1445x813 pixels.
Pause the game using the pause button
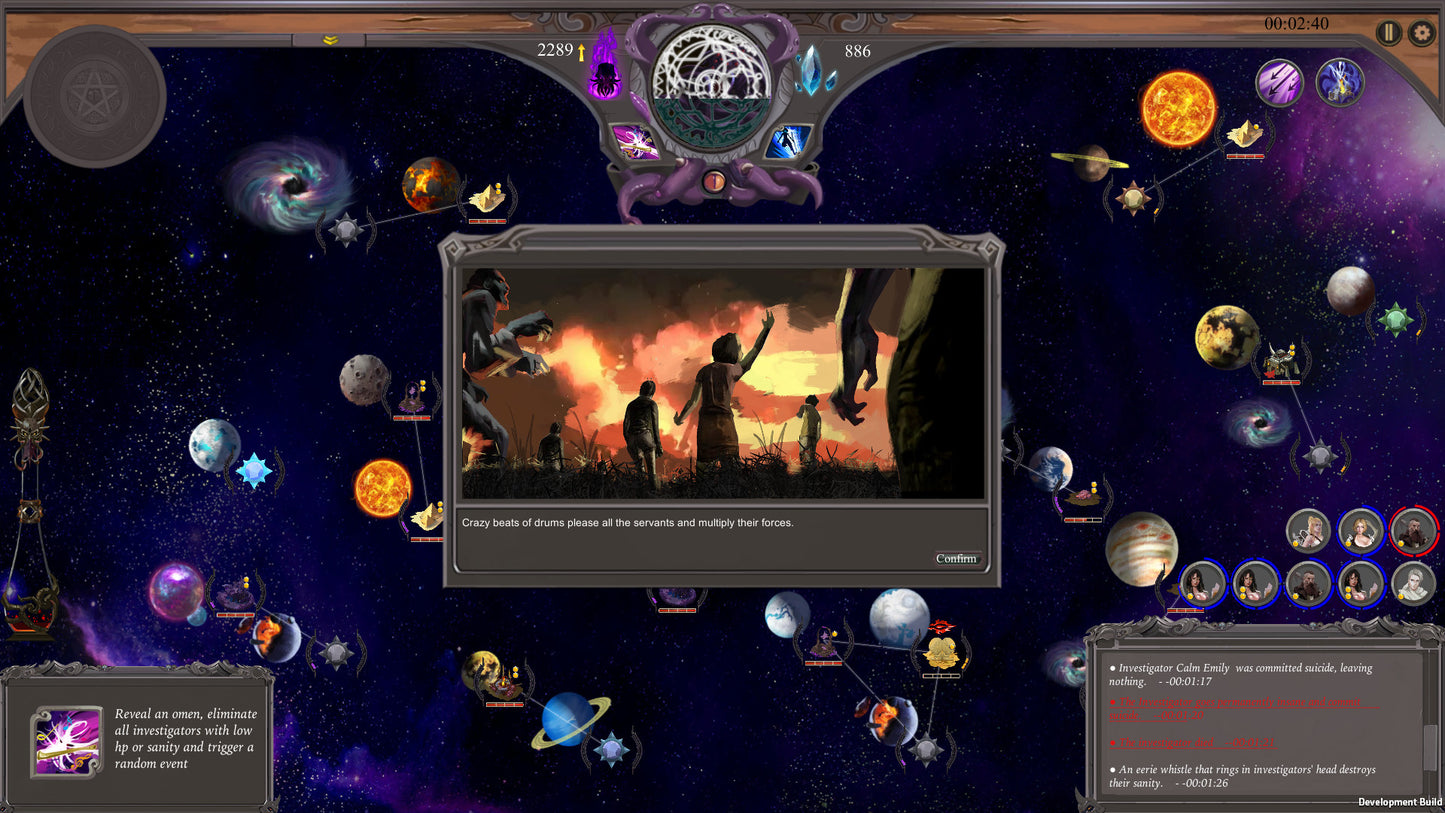1388,33
